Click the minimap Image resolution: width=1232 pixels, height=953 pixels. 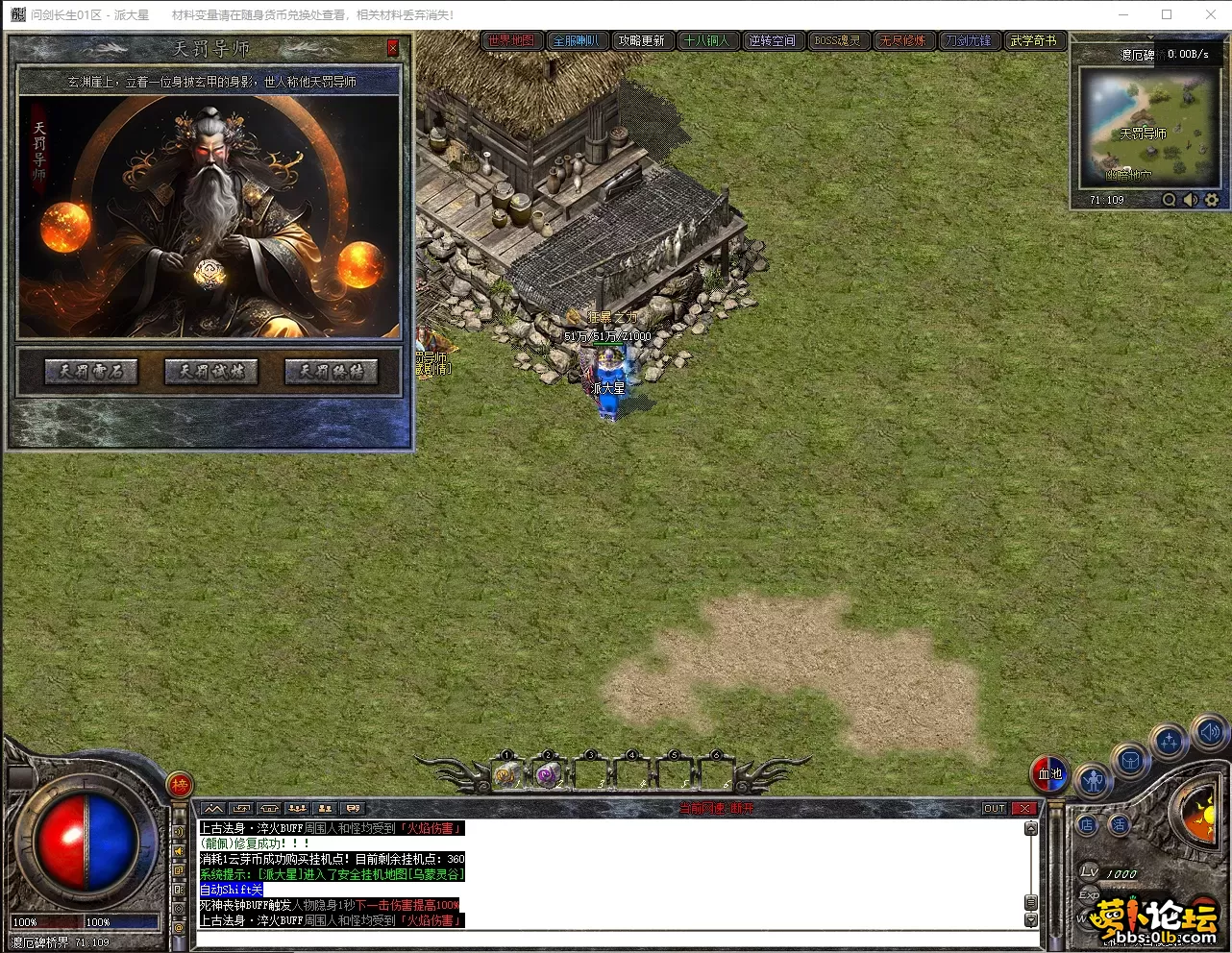coord(1149,125)
